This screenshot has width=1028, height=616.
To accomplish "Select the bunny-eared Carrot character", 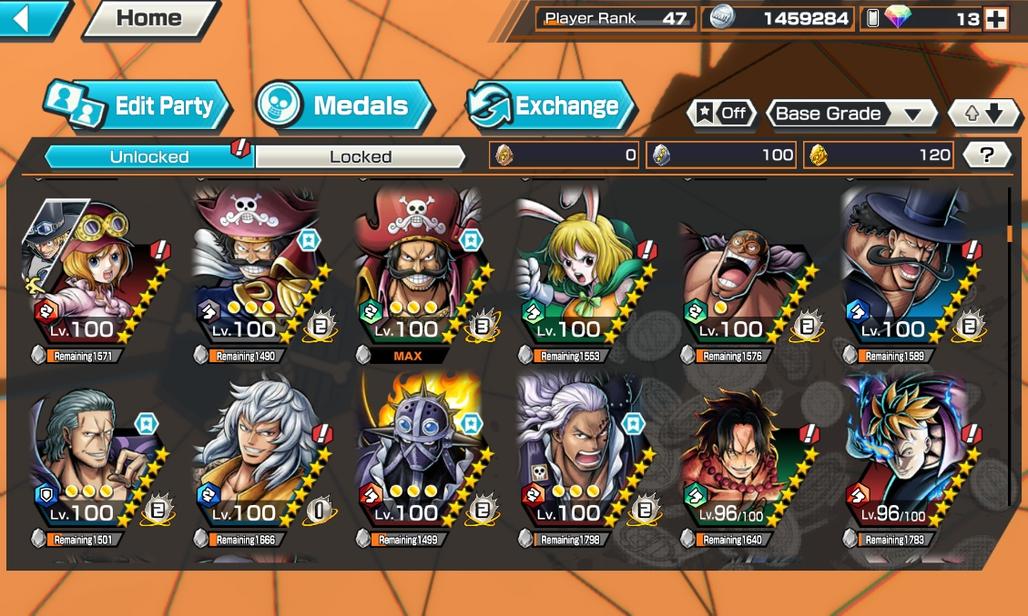I will click(580, 270).
